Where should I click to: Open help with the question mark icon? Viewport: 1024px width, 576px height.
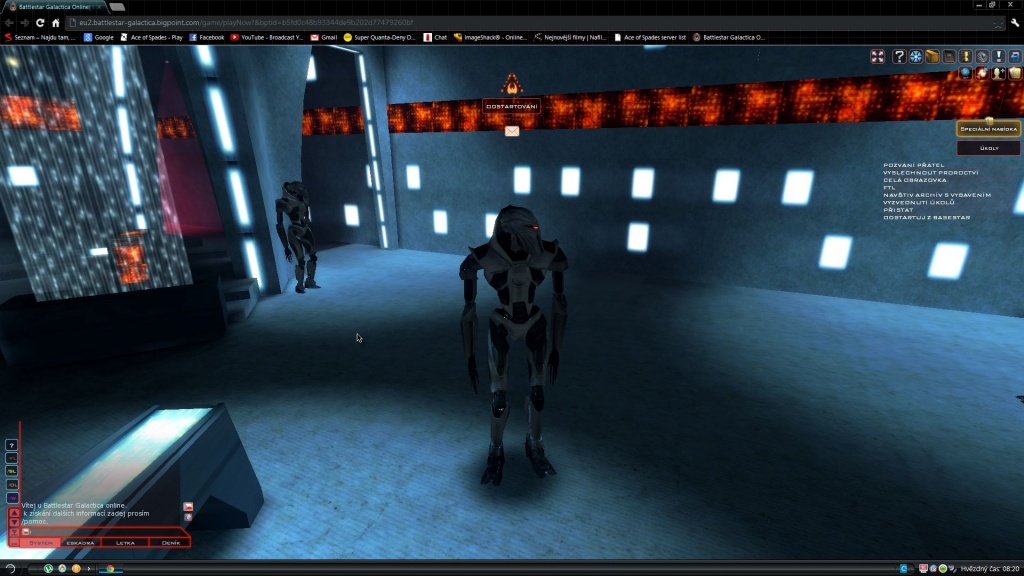[x=899, y=57]
